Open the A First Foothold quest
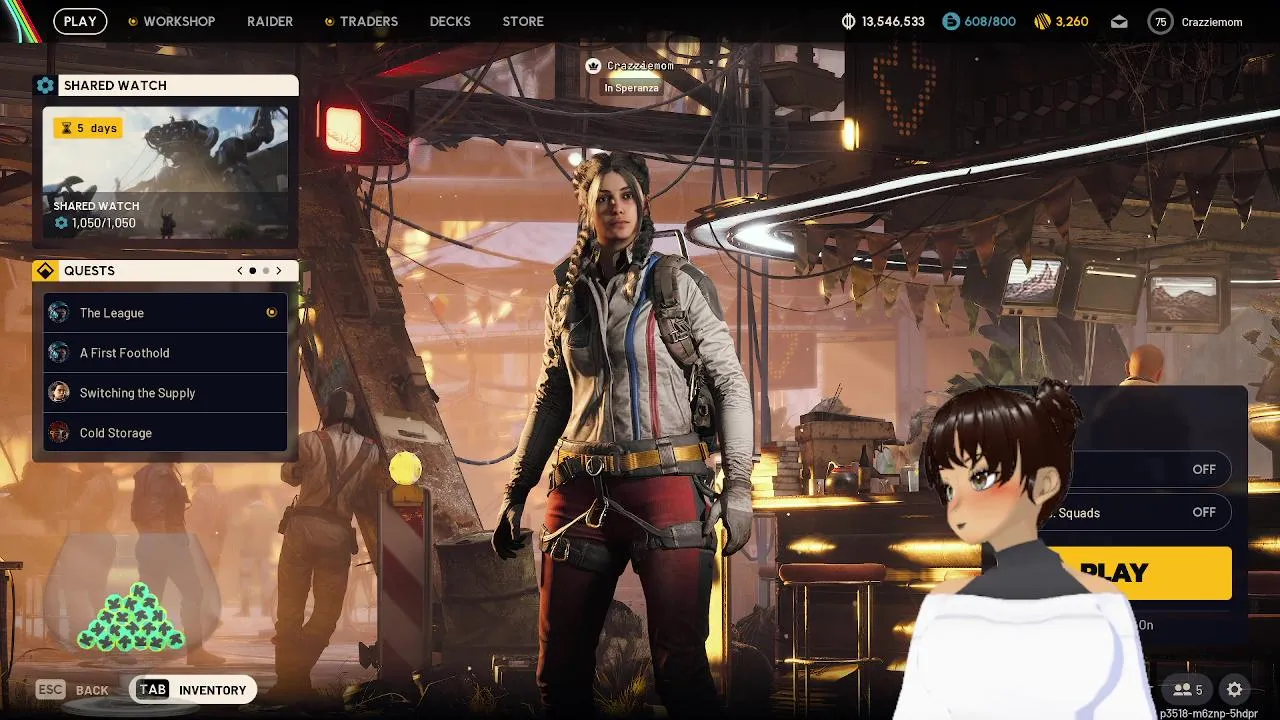The width and height of the screenshot is (1280, 720). tap(165, 353)
